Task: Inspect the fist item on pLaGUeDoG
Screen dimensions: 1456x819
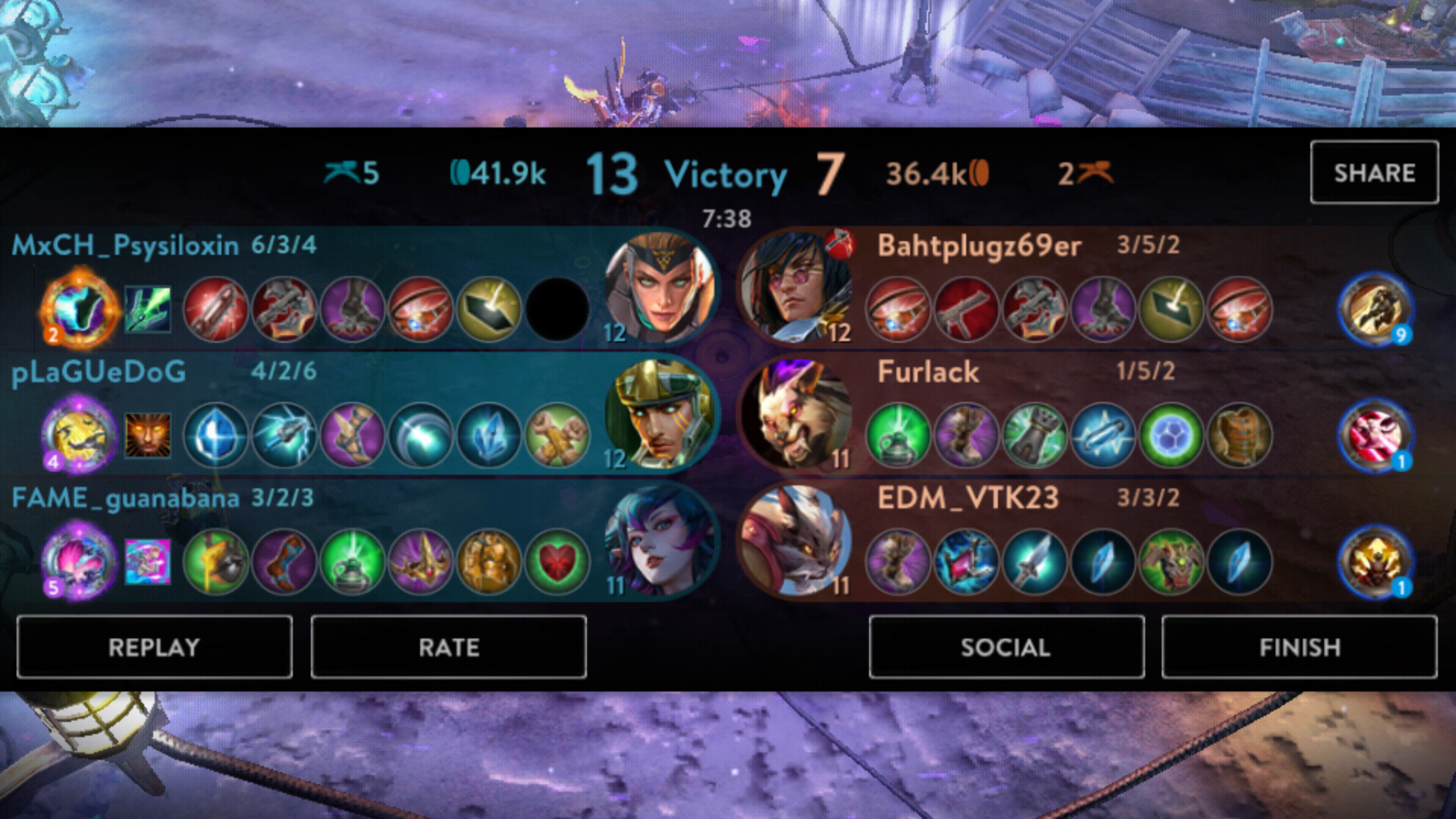Action: pos(557,435)
